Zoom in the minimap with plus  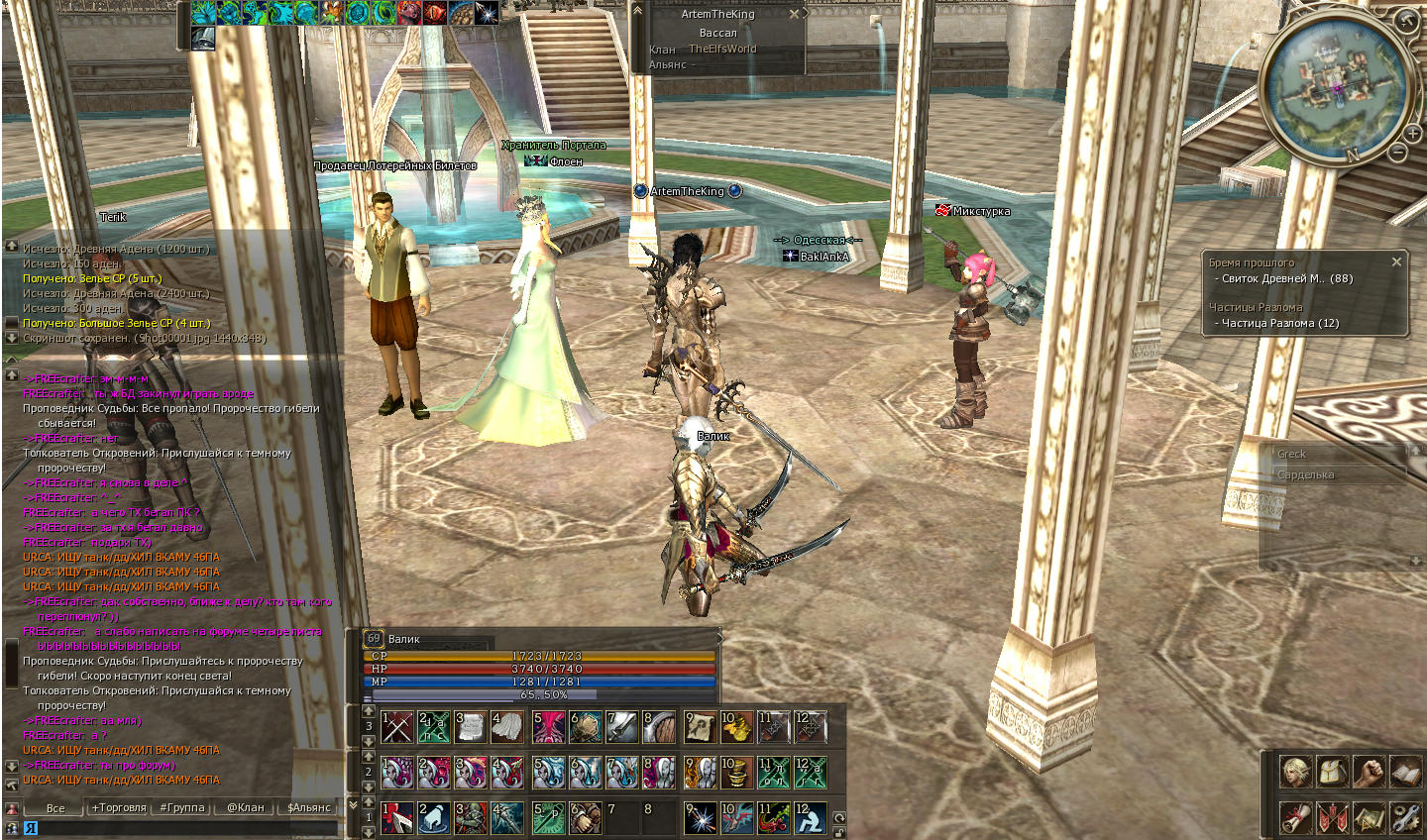click(1412, 133)
